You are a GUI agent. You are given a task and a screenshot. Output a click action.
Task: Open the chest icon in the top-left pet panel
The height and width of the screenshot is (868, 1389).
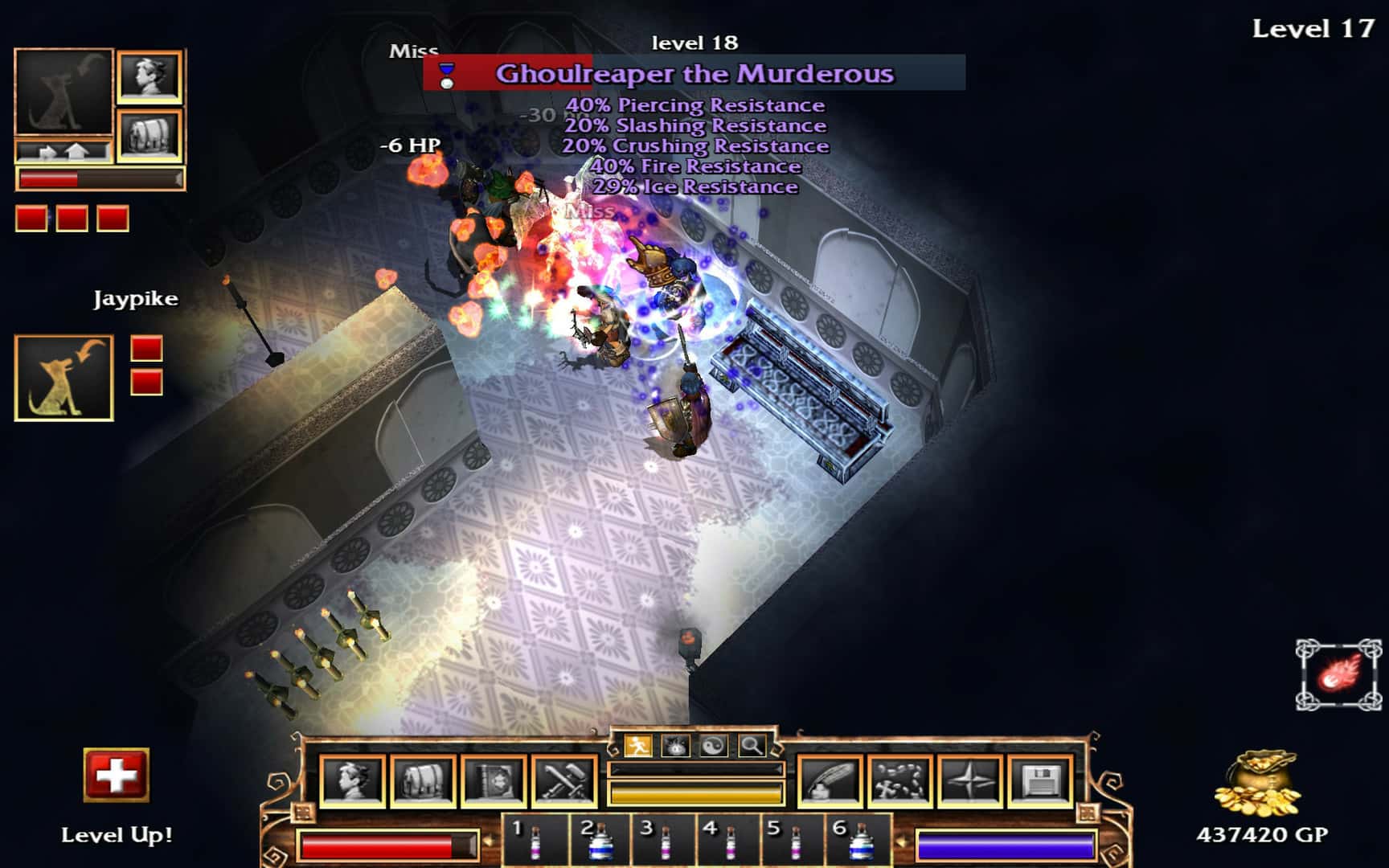click(149, 134)
